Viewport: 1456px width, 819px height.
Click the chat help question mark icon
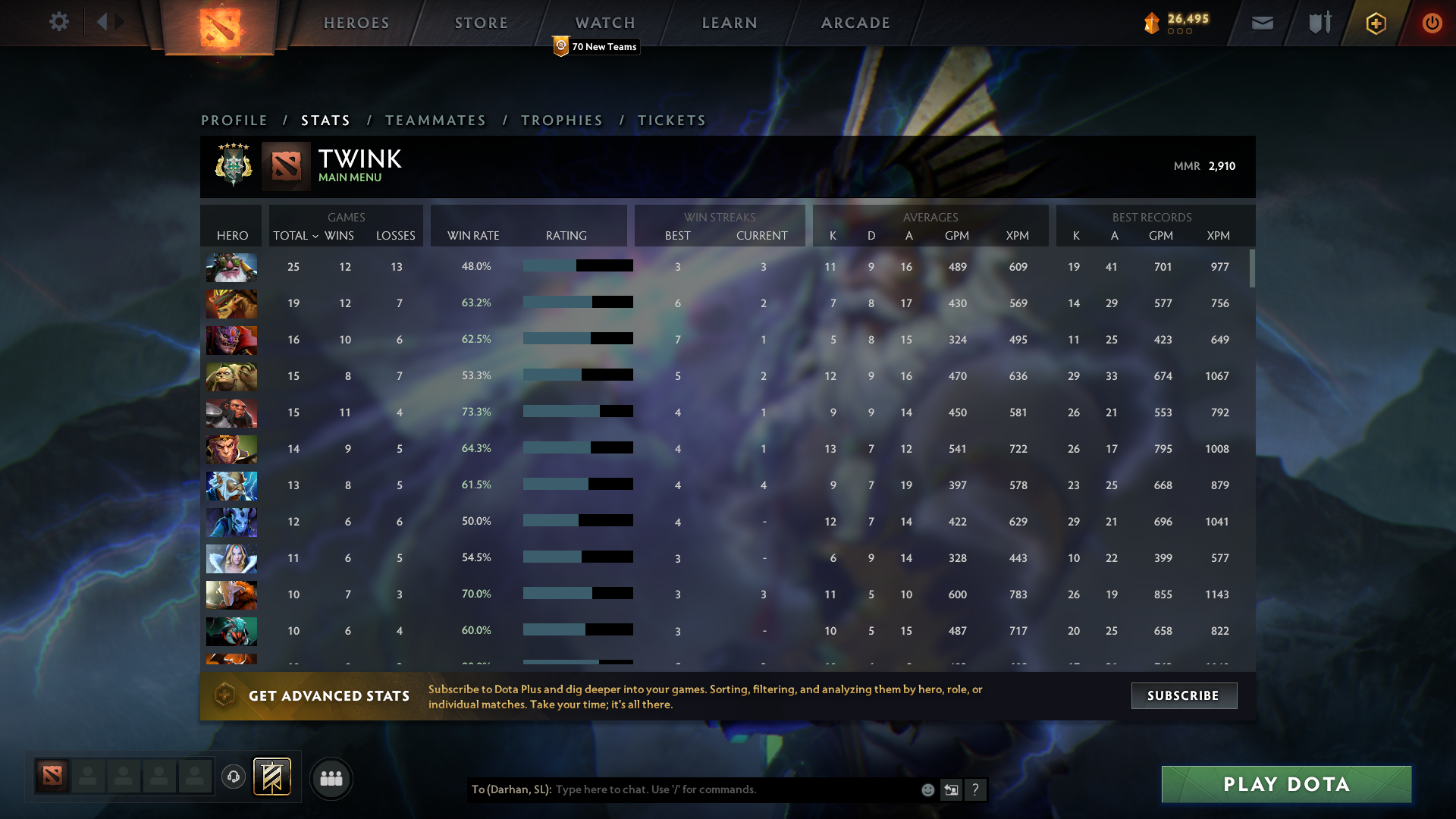[x=976, y=789]
